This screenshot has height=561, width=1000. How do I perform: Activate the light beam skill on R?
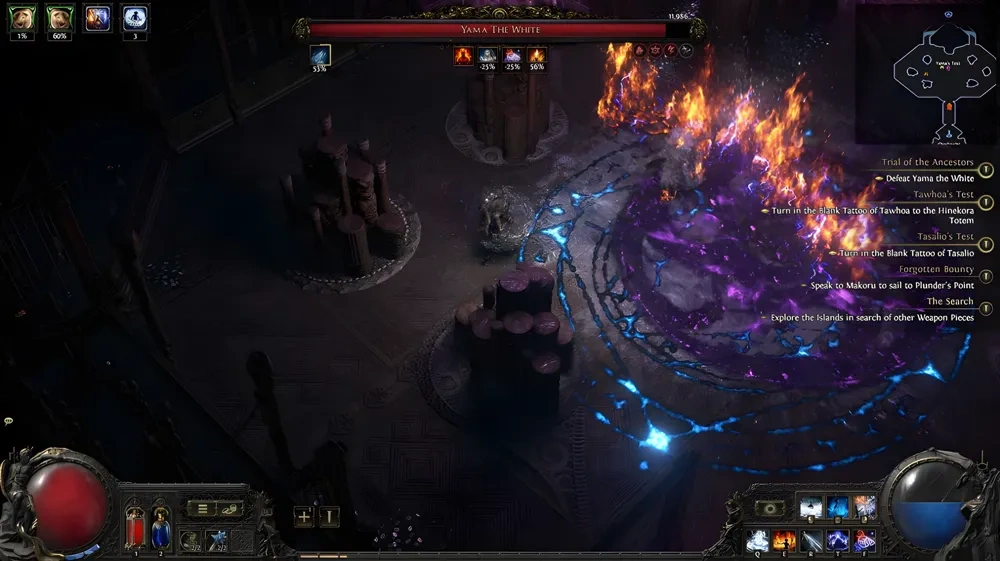coord(811,541)
